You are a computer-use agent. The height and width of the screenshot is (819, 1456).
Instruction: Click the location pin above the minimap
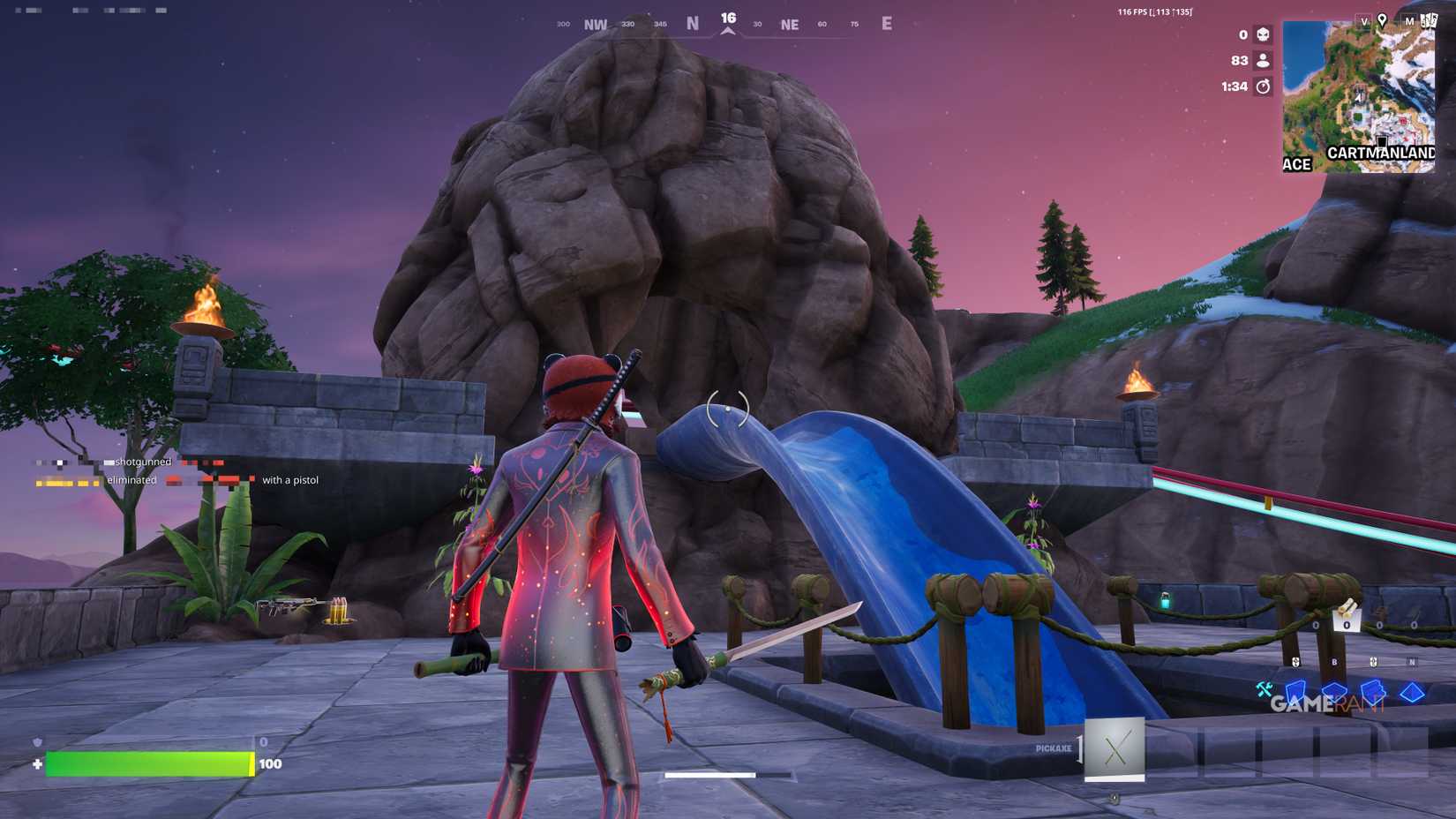coord(1382,21)
